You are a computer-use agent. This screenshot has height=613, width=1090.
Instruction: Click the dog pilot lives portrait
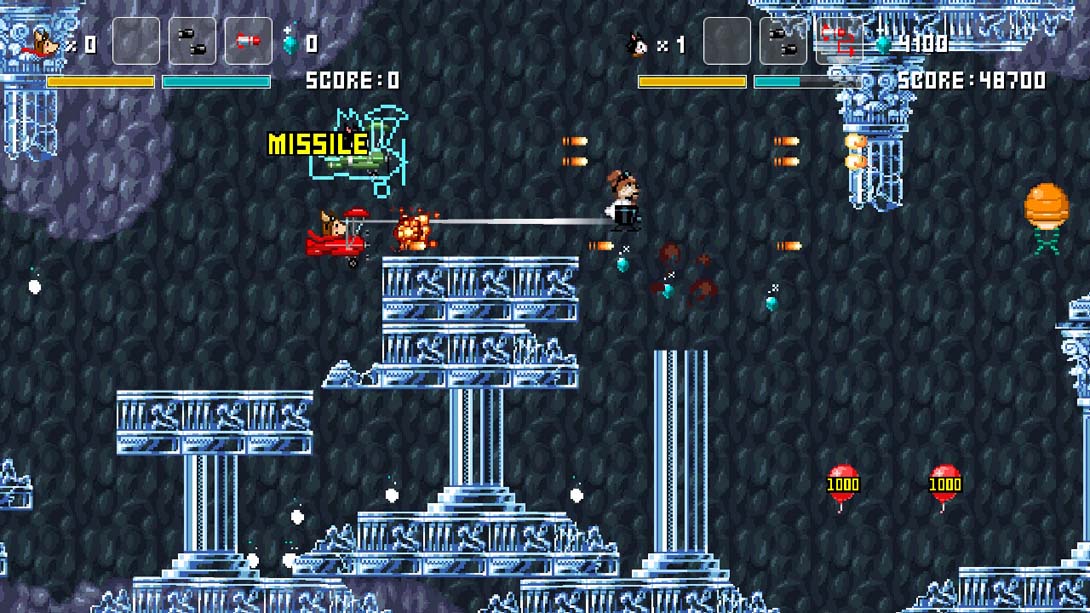[x=43, y=43]
